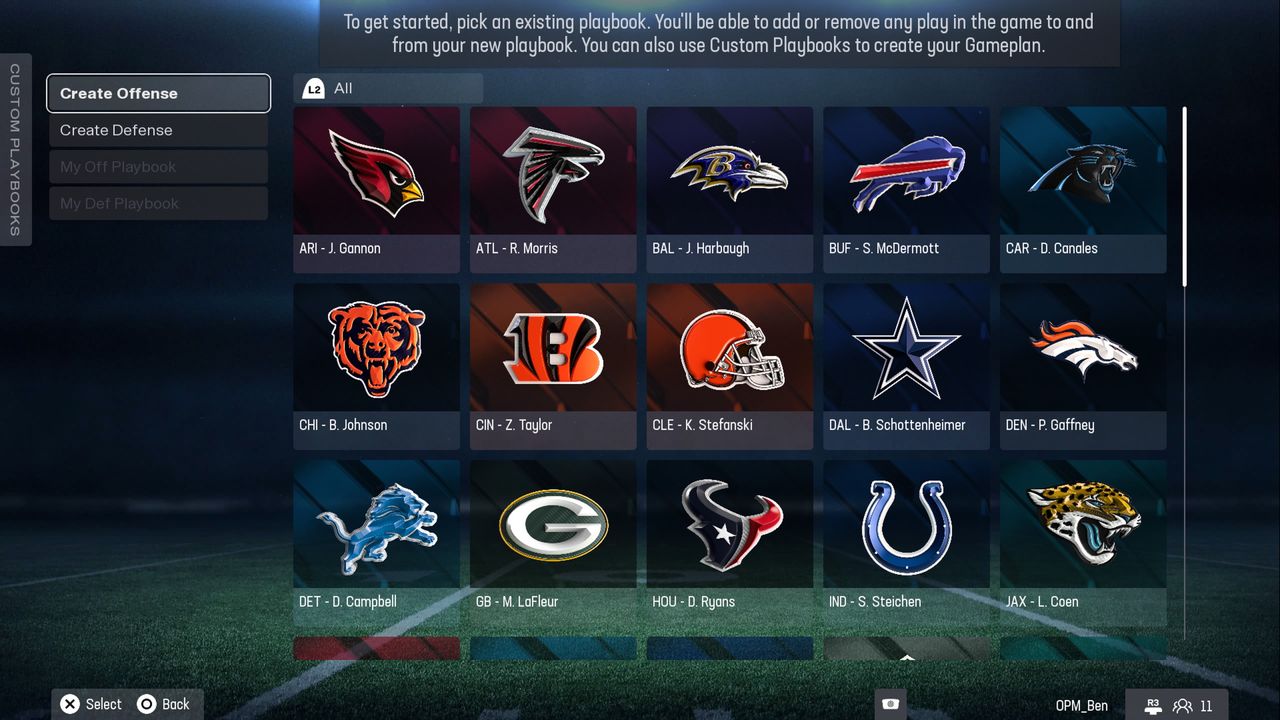Open the Create Defense option
Screen dimensions: 1280x720
click(x=158, y=130)
